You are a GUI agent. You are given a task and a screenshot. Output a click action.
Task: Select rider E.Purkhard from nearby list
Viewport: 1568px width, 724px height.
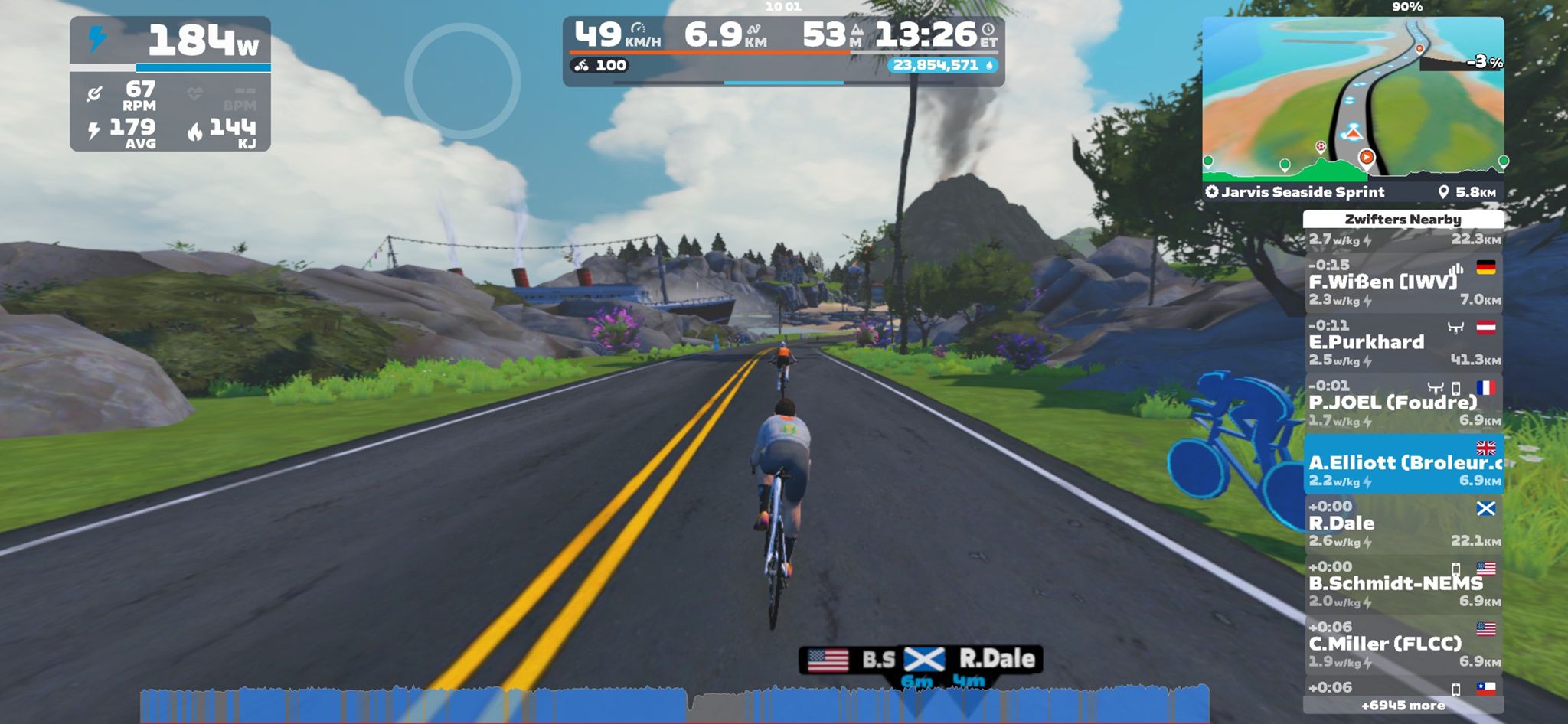click(x=1403, y=343)
